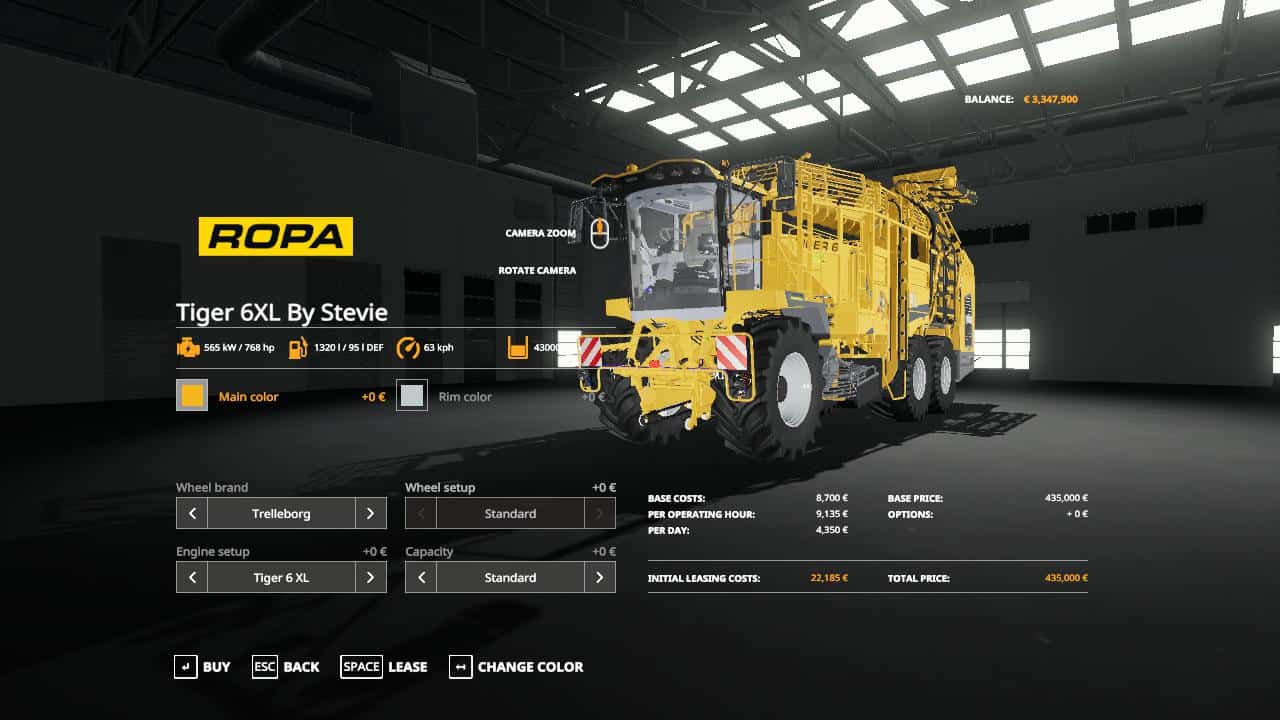Choose the grey Rim color swatch
The height and width of the screenshot is (720, 1280).
click(412, 396)
